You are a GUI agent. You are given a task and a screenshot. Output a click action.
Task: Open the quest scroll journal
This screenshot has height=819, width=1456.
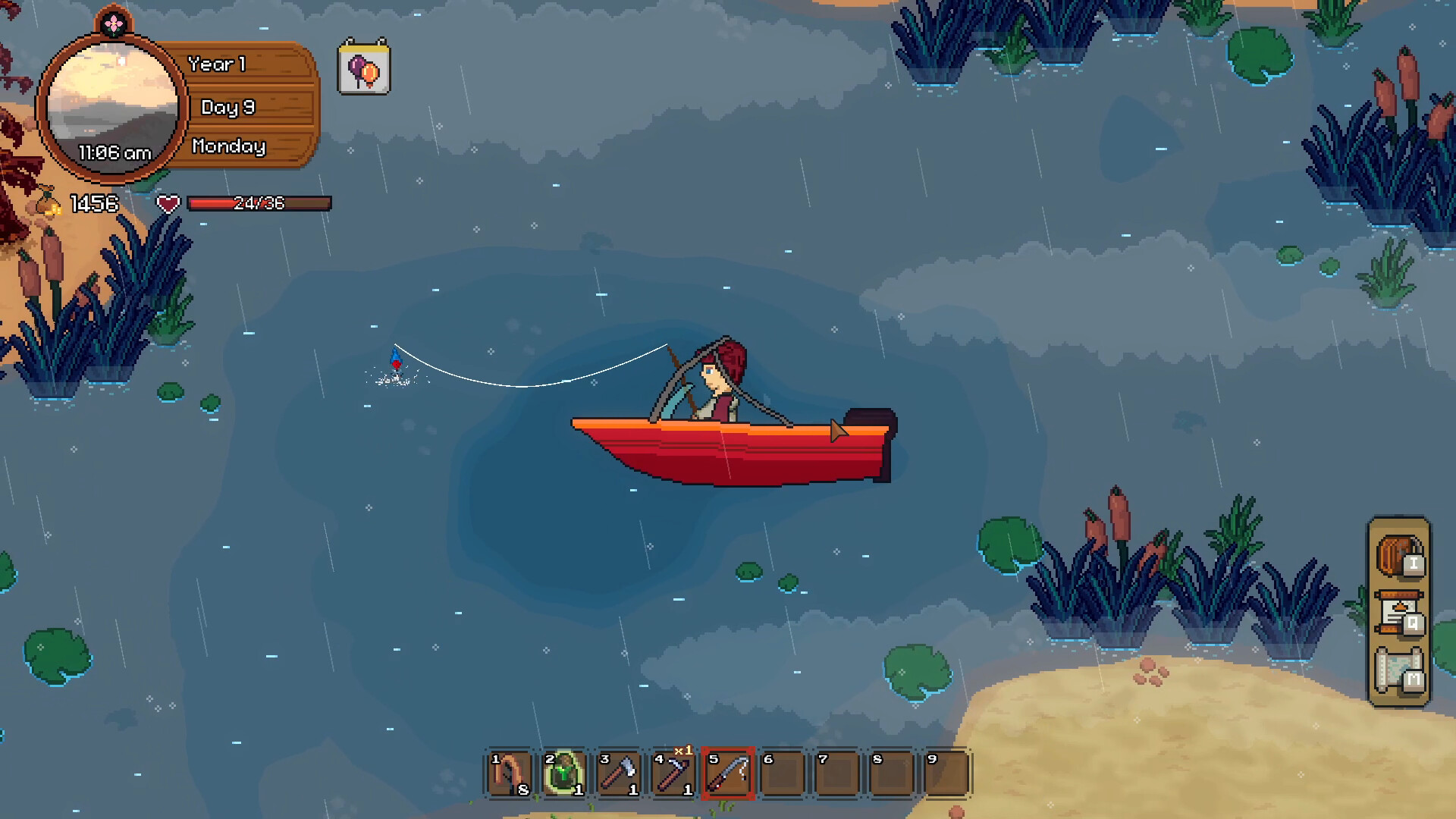1399,613
